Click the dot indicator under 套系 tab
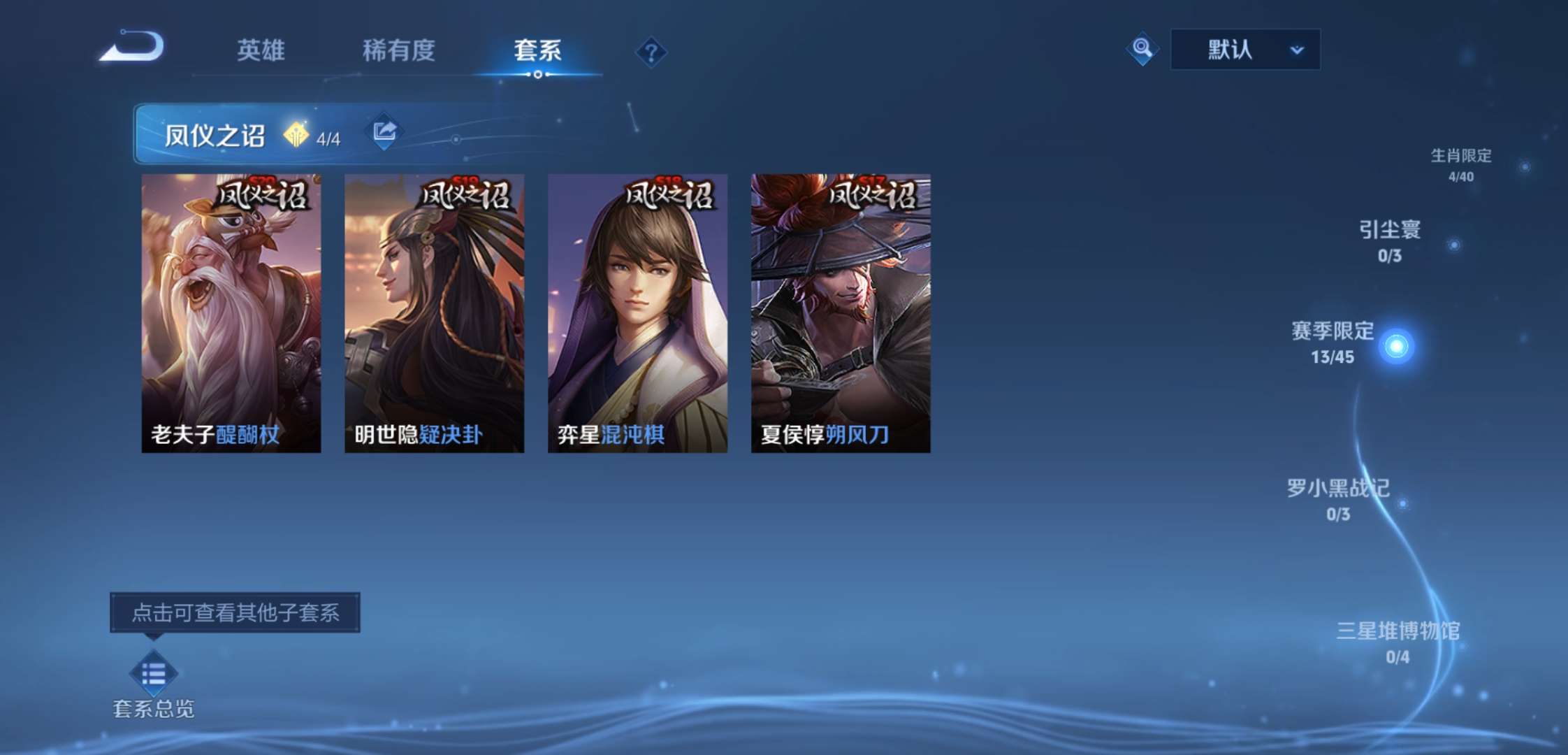The image size is (1568, 755). (537, 75)
